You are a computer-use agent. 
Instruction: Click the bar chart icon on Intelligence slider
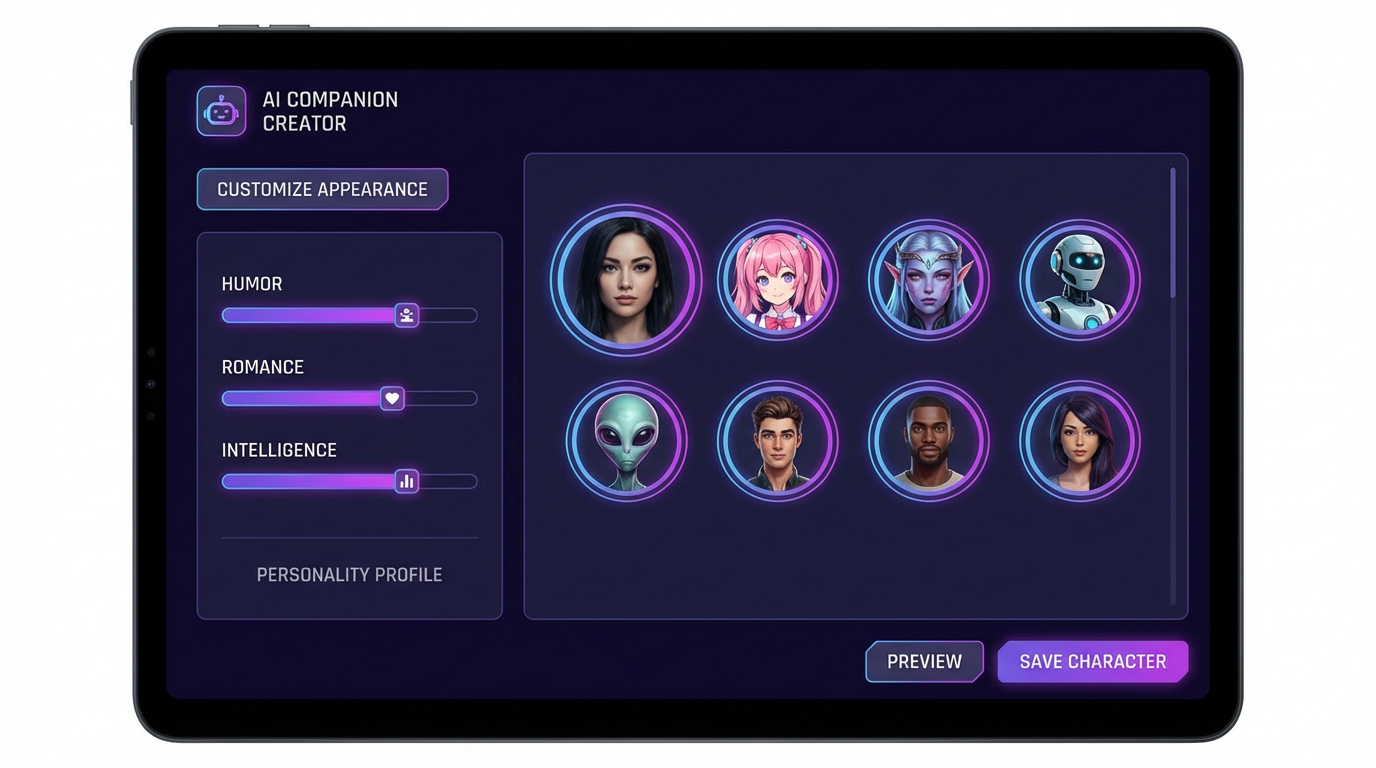point(406,481)
